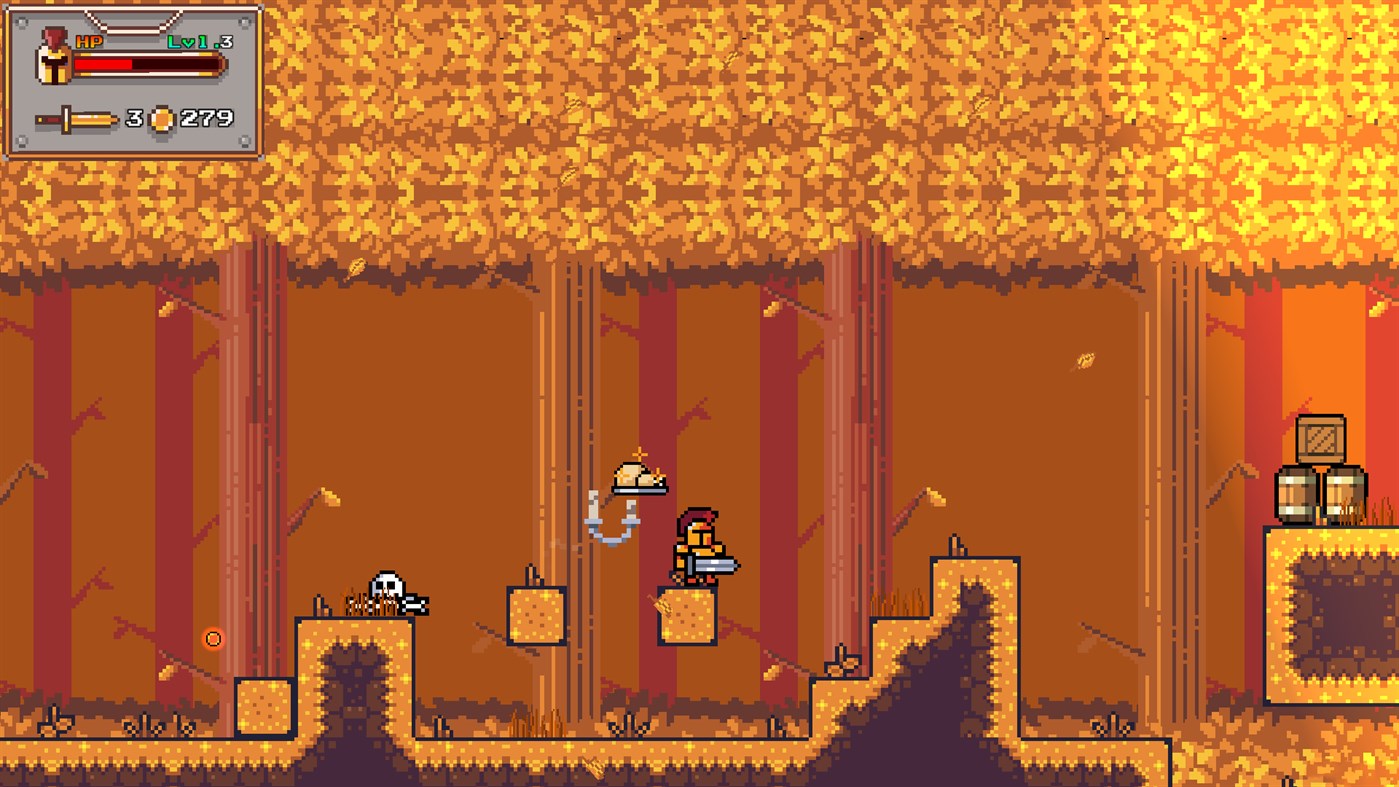Click the glowing orange ring near the ledge
This screenshot has height=787, width=1399.
click(214, 638)
